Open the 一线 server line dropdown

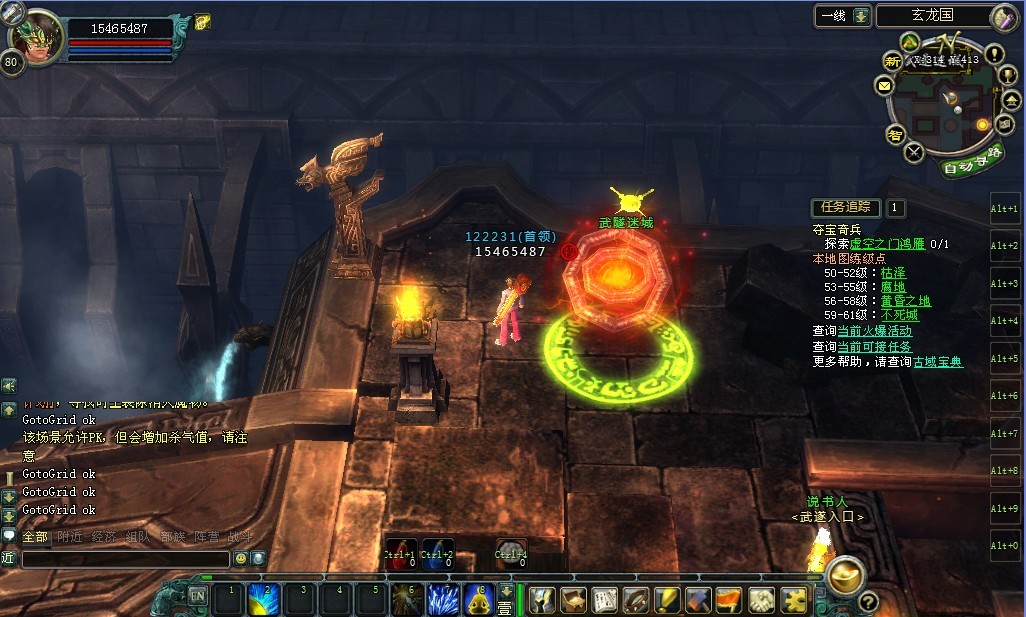pos(860,16)
